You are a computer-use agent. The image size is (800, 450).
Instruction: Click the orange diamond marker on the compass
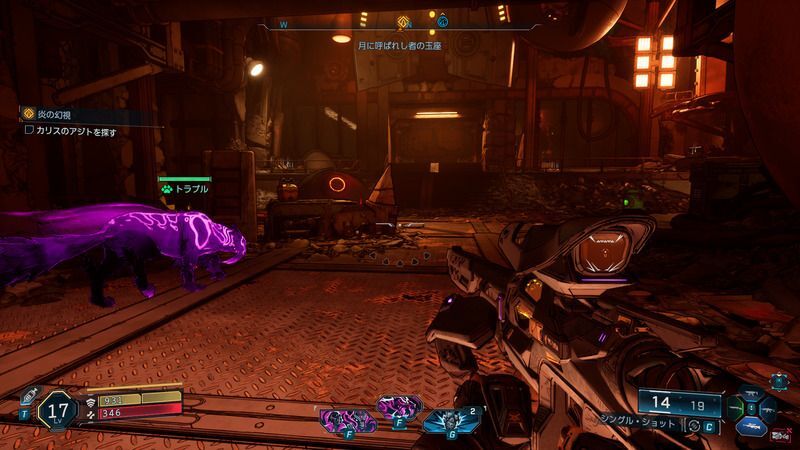pos(403,20)
